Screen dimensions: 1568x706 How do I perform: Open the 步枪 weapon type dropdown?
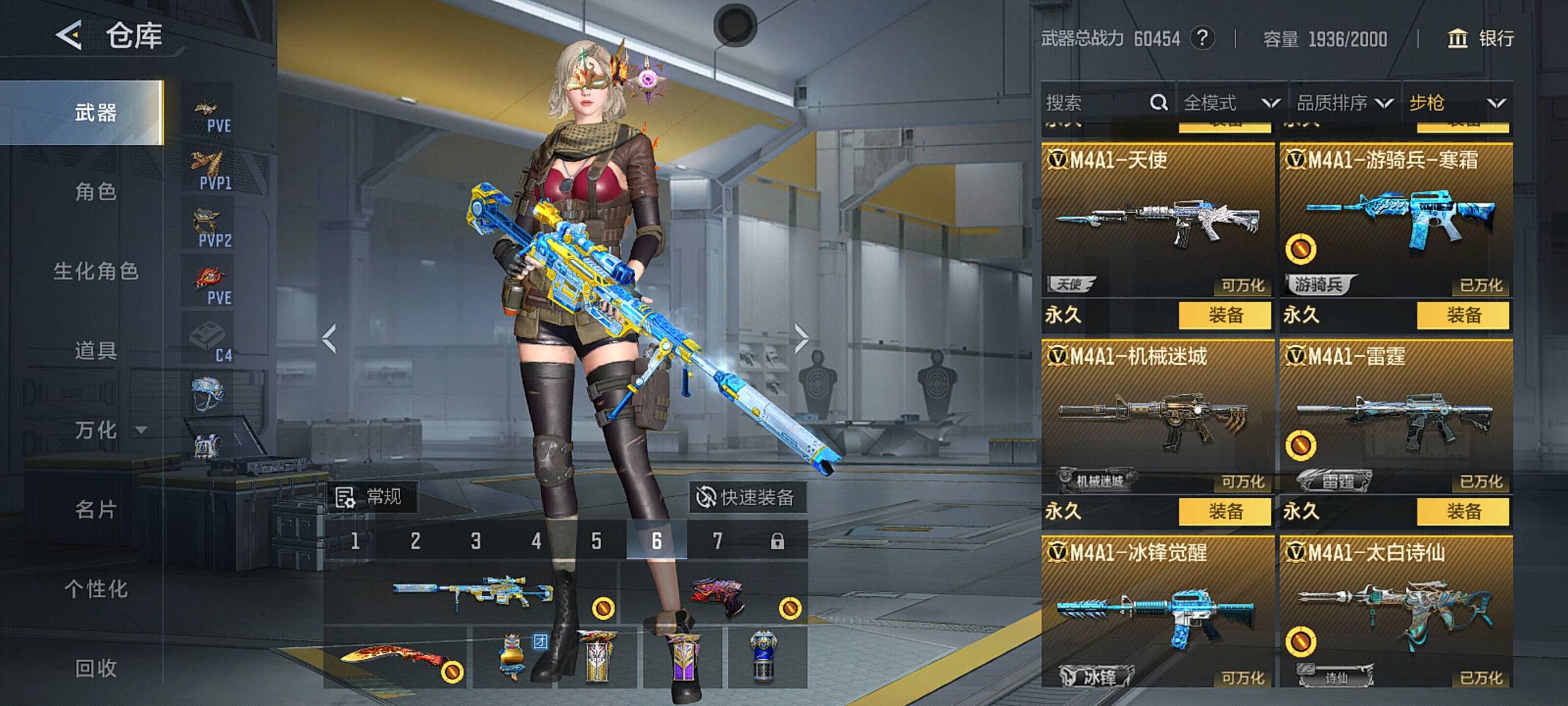pyautogui.click(x=1457, y=103)
